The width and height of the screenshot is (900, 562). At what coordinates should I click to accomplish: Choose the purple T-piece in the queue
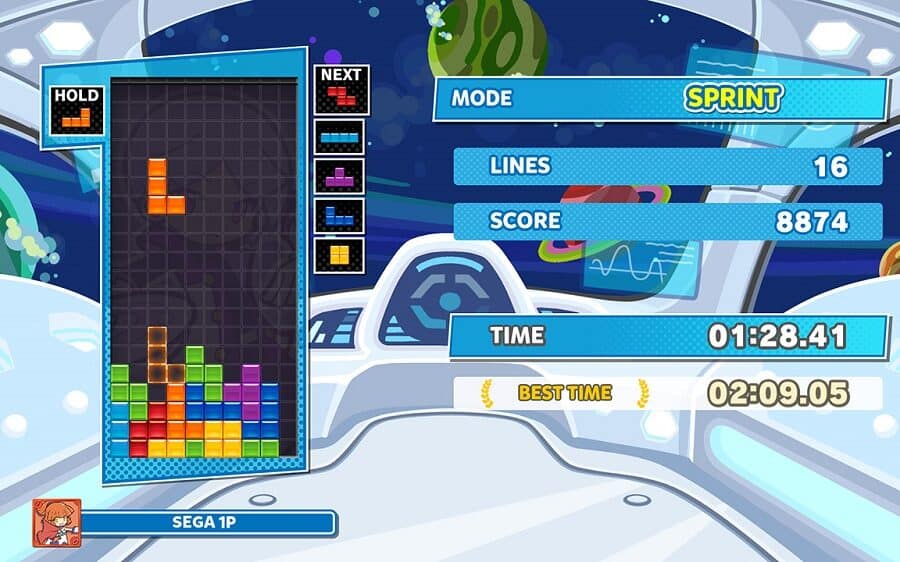click(340, 175)
